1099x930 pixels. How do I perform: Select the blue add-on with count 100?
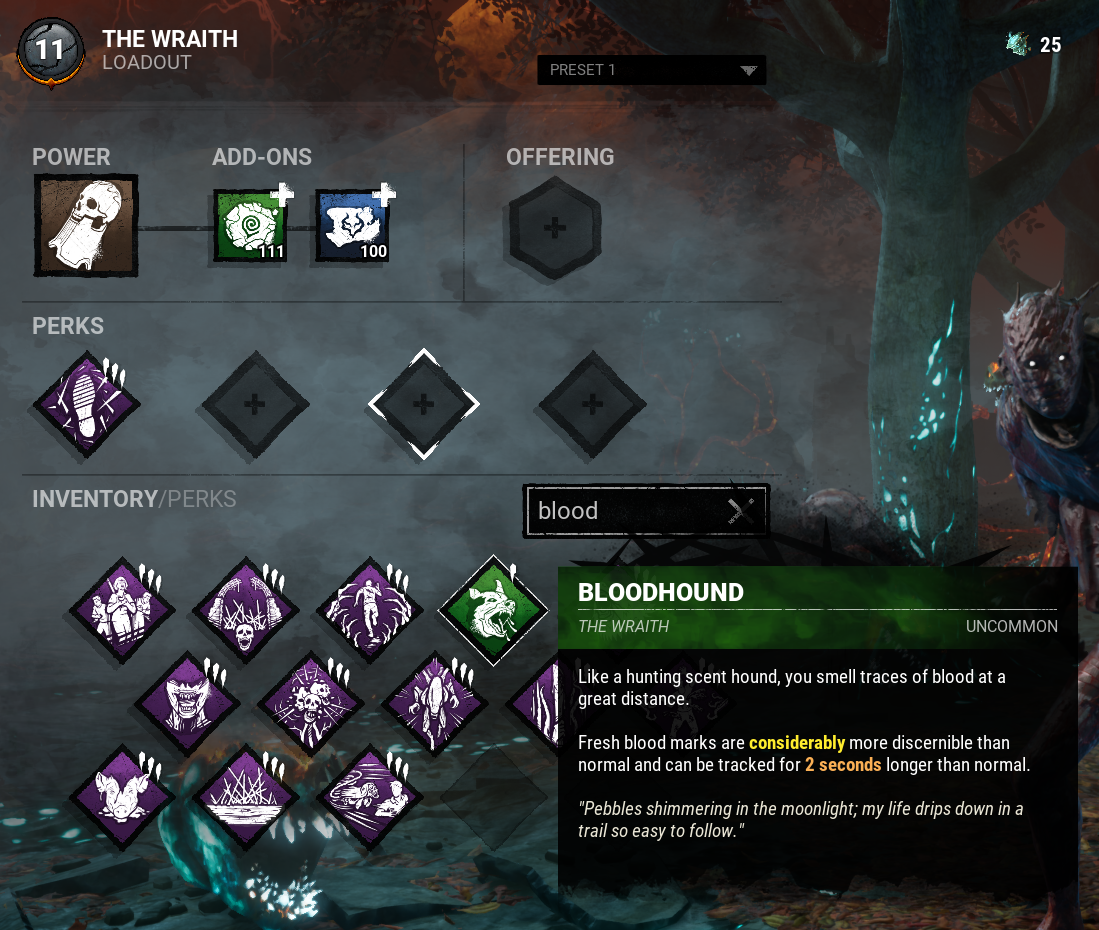tap(353, 227)
